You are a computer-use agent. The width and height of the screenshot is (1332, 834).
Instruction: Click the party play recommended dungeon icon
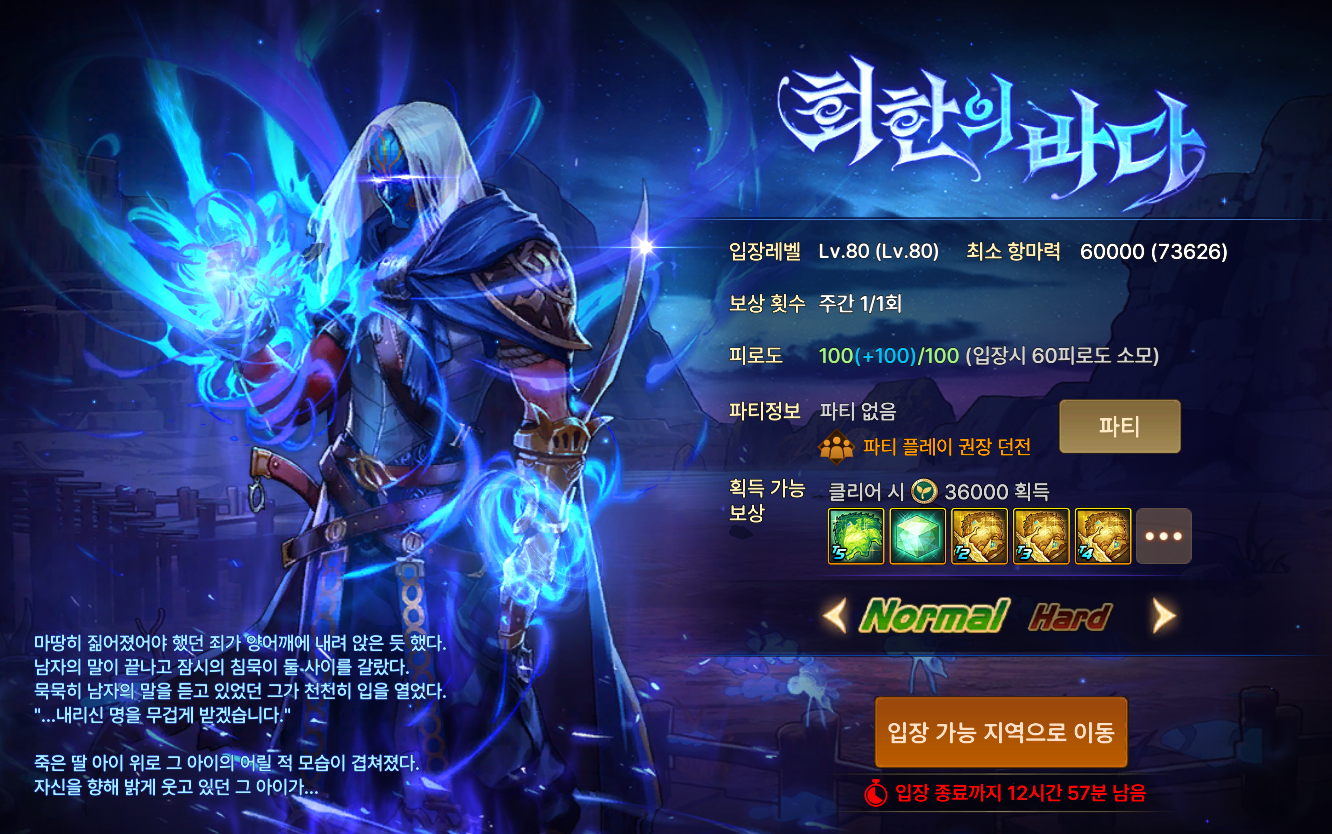tap(837, 448)
